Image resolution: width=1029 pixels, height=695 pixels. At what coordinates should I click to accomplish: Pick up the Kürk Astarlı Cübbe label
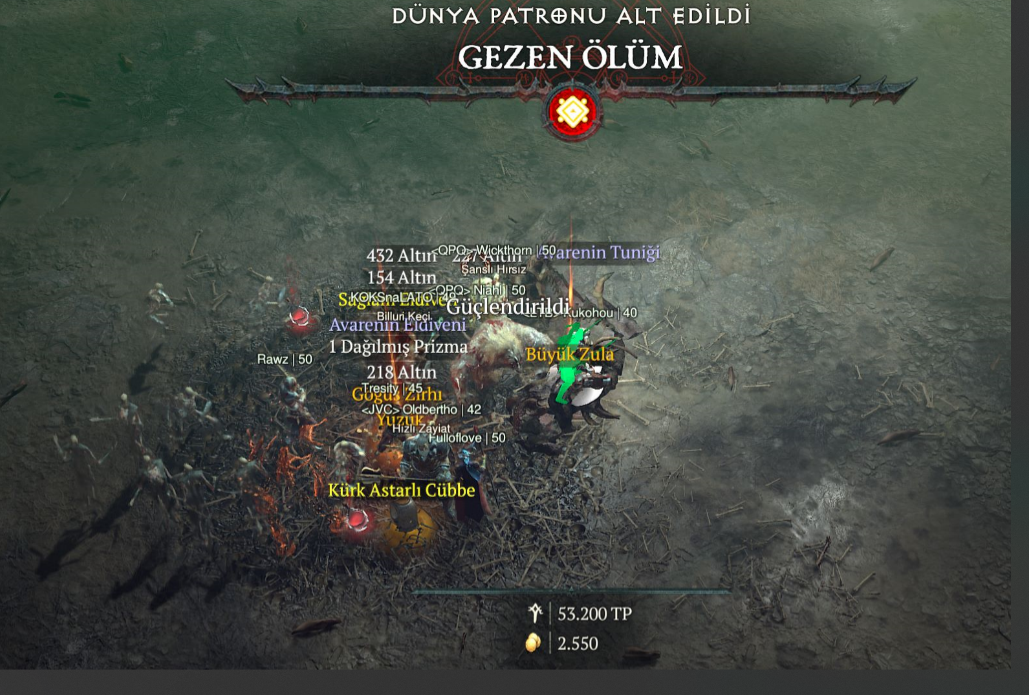point(401,490)
